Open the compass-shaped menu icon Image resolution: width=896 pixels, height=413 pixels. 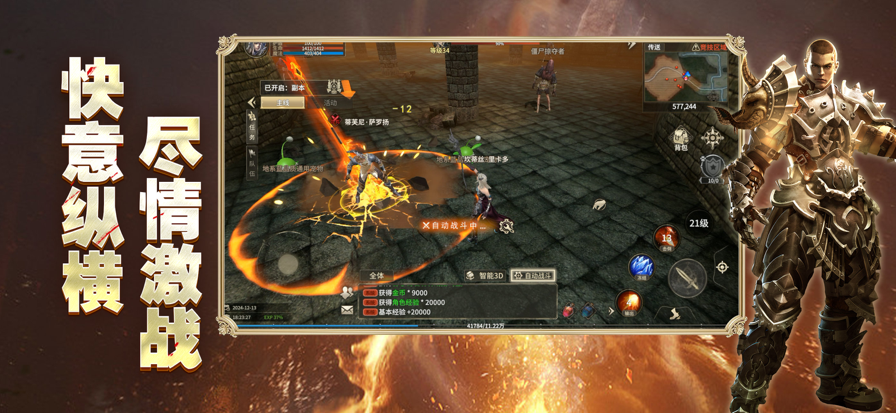713,137
